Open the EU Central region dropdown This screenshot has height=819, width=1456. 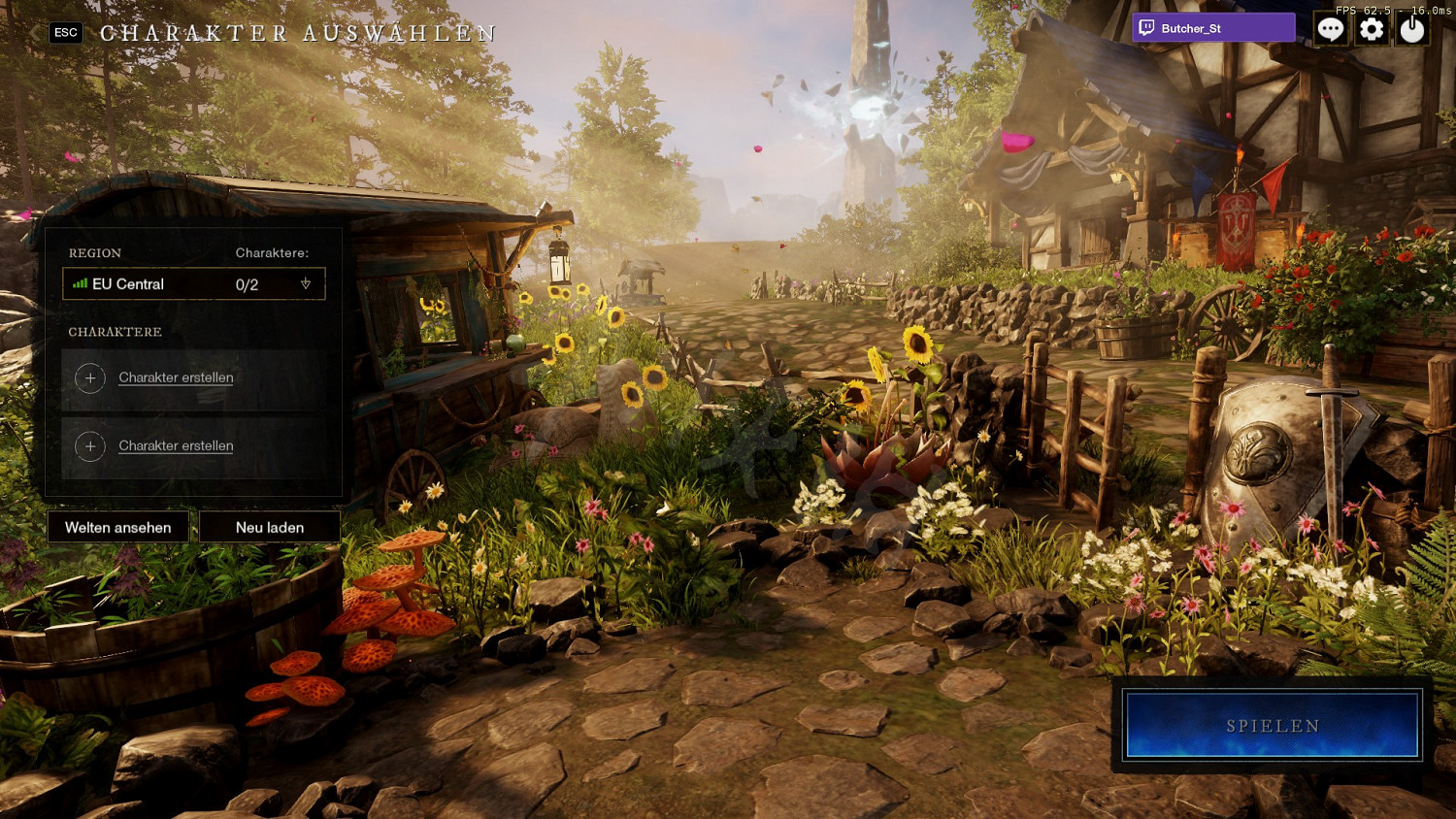(x=194, y=284)
